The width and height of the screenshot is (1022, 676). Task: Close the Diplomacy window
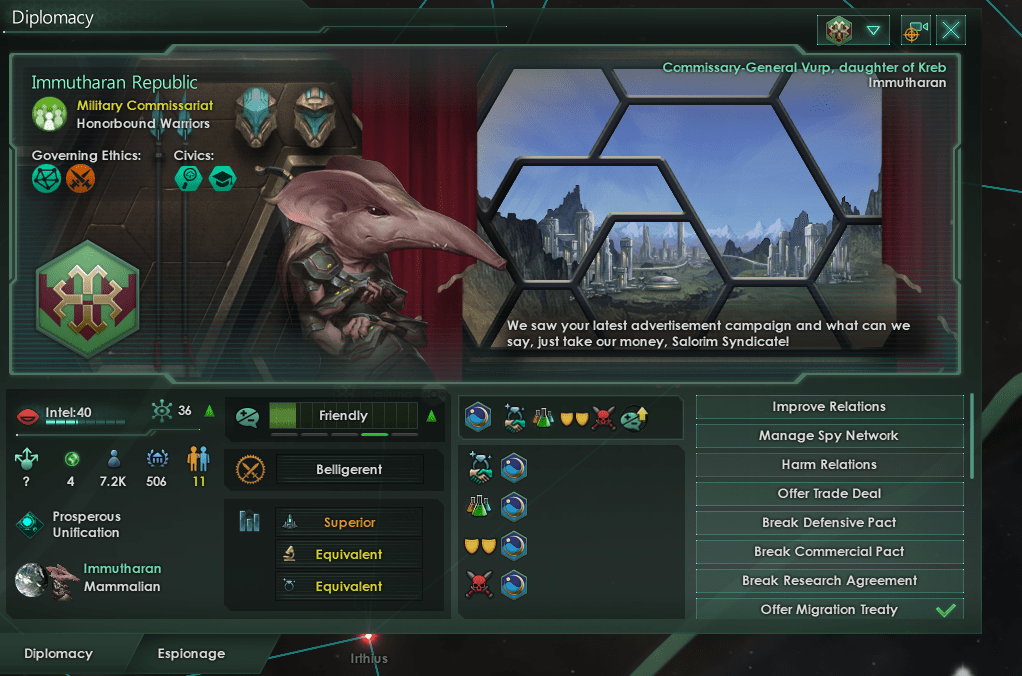(x=951, y=31)
